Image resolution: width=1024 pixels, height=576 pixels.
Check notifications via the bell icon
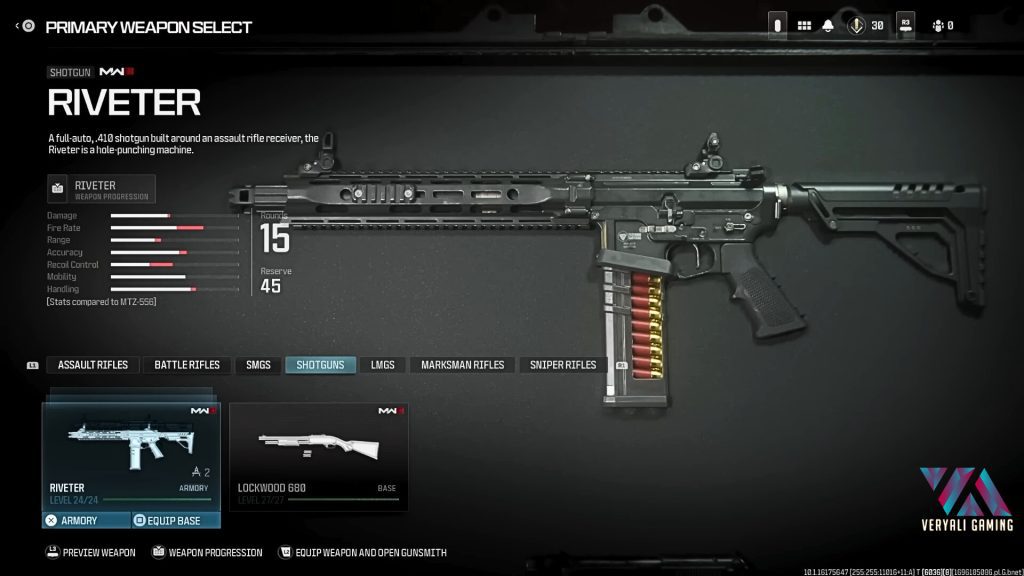828,26
